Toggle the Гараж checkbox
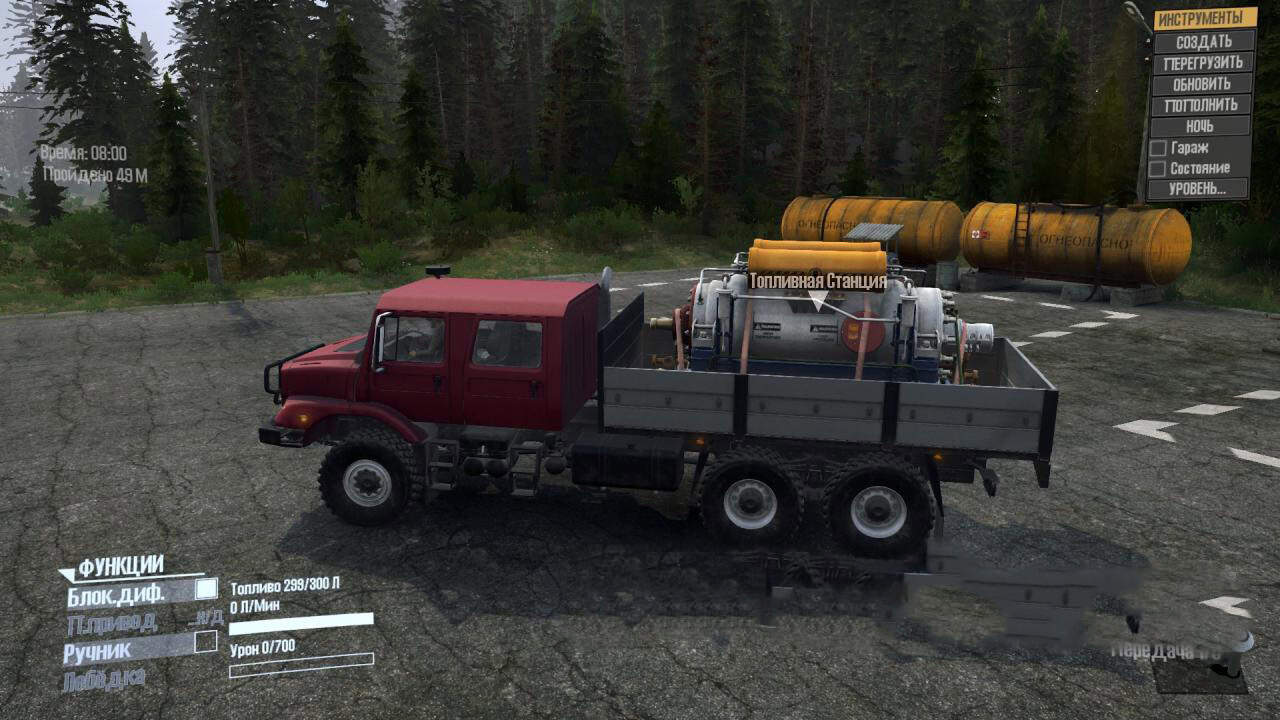1280x720 pixels. [x=1157, y=147]
